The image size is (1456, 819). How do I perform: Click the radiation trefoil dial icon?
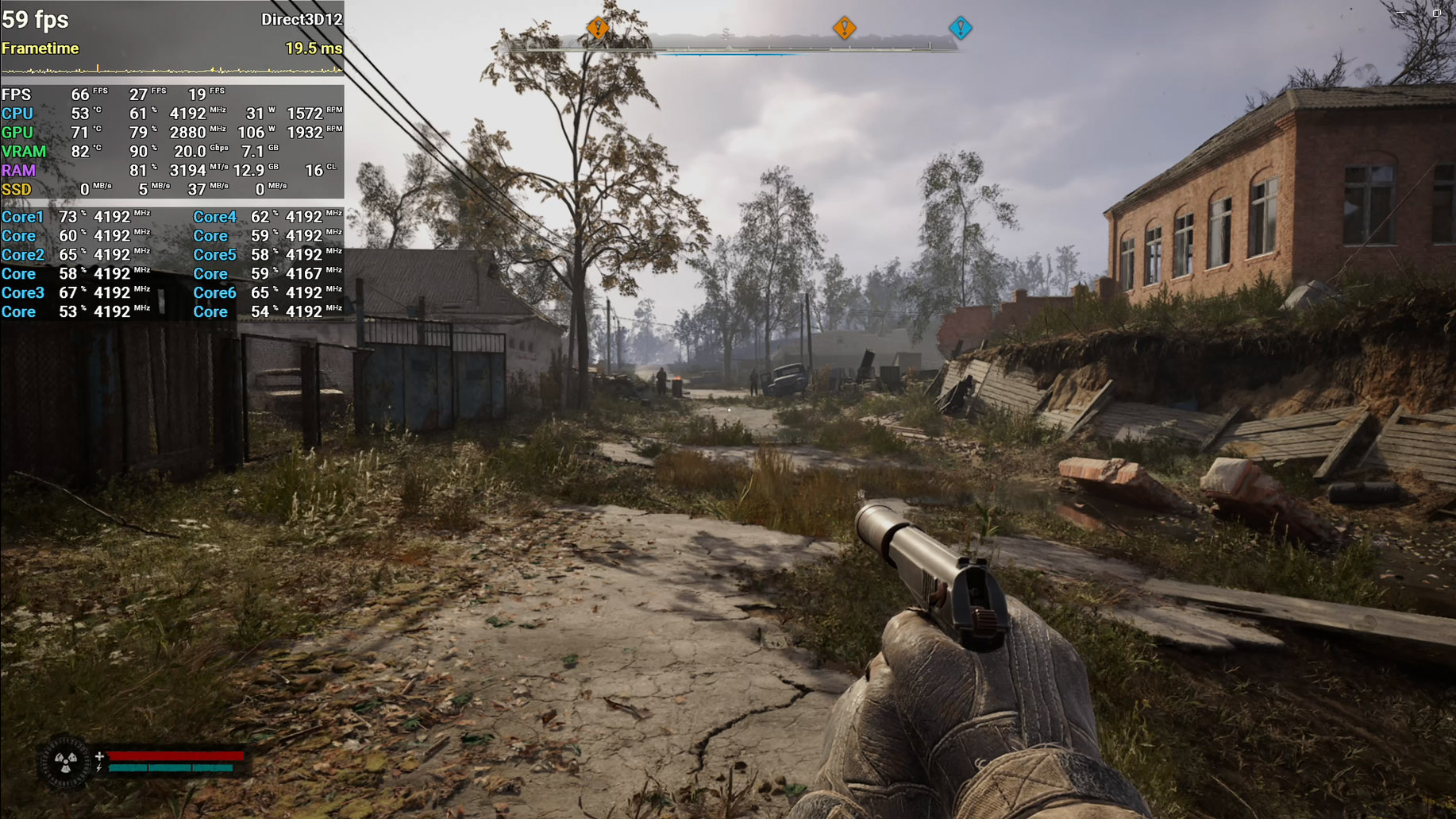pos(66,763)
